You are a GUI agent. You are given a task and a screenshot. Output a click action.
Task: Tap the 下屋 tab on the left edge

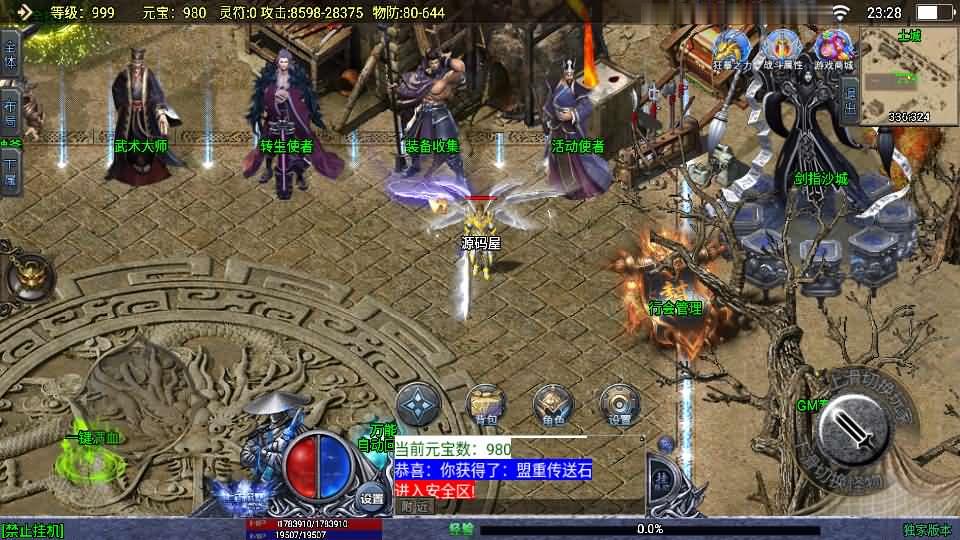pos(10,170)
